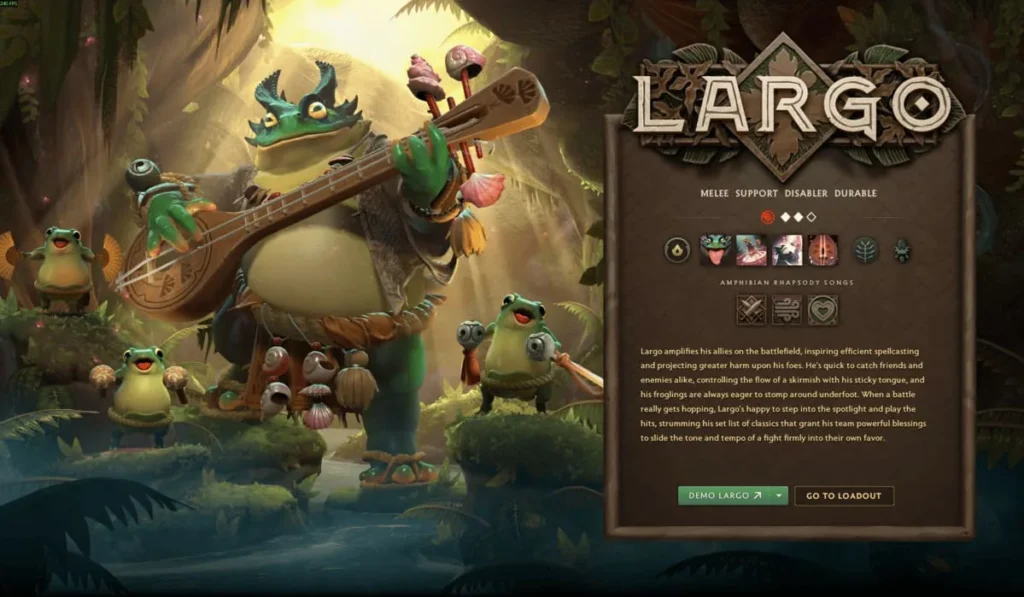The width and height of the screenshot is (1024, 597).
Task: Choose the lute ultimate ability icon
Action: click(822, 250)
